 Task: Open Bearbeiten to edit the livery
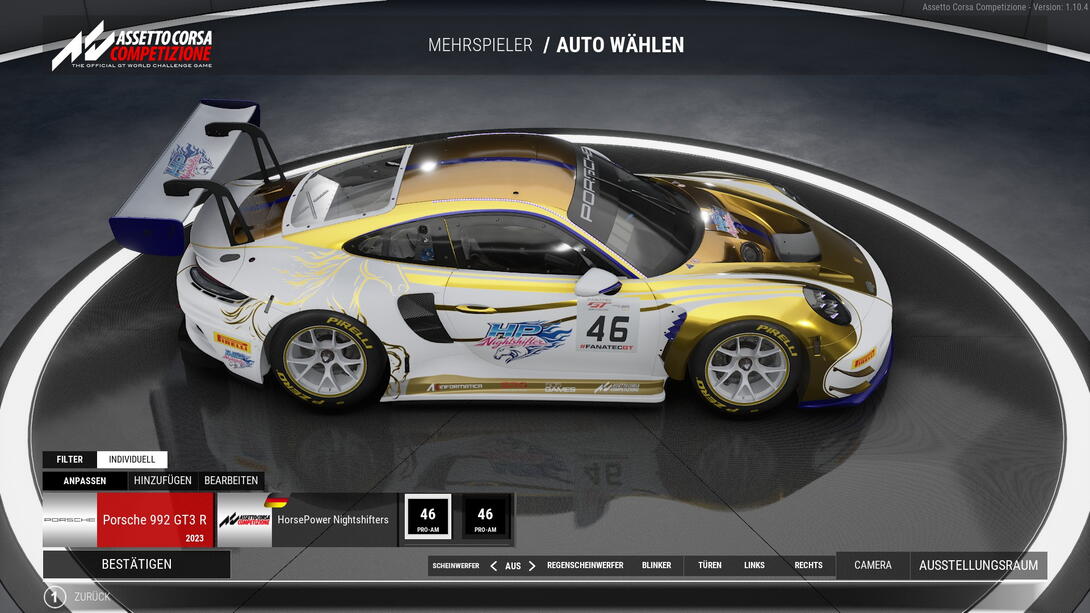pos(231,481)
